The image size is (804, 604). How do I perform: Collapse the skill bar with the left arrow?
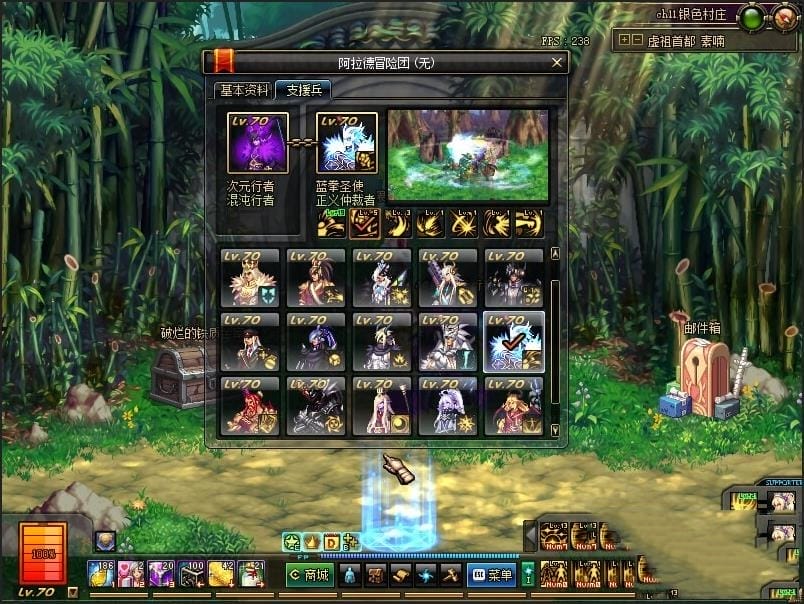(530, 536)
